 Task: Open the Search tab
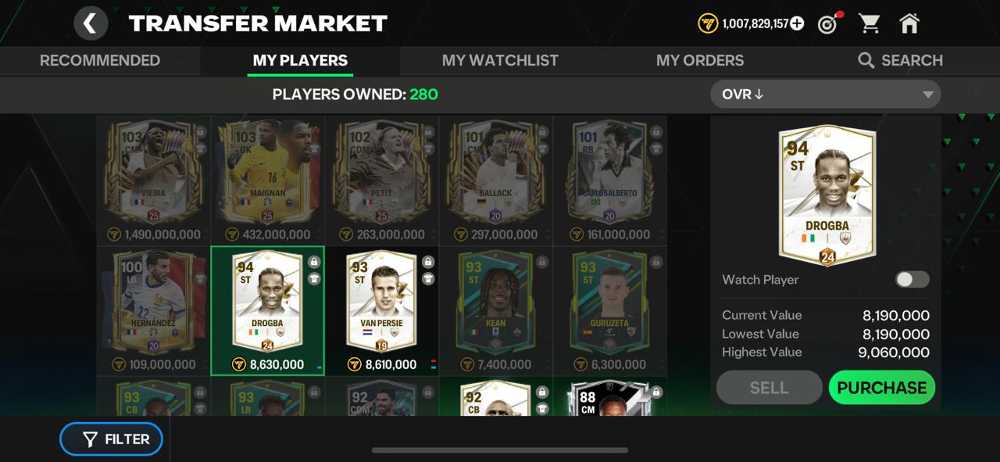900,60
